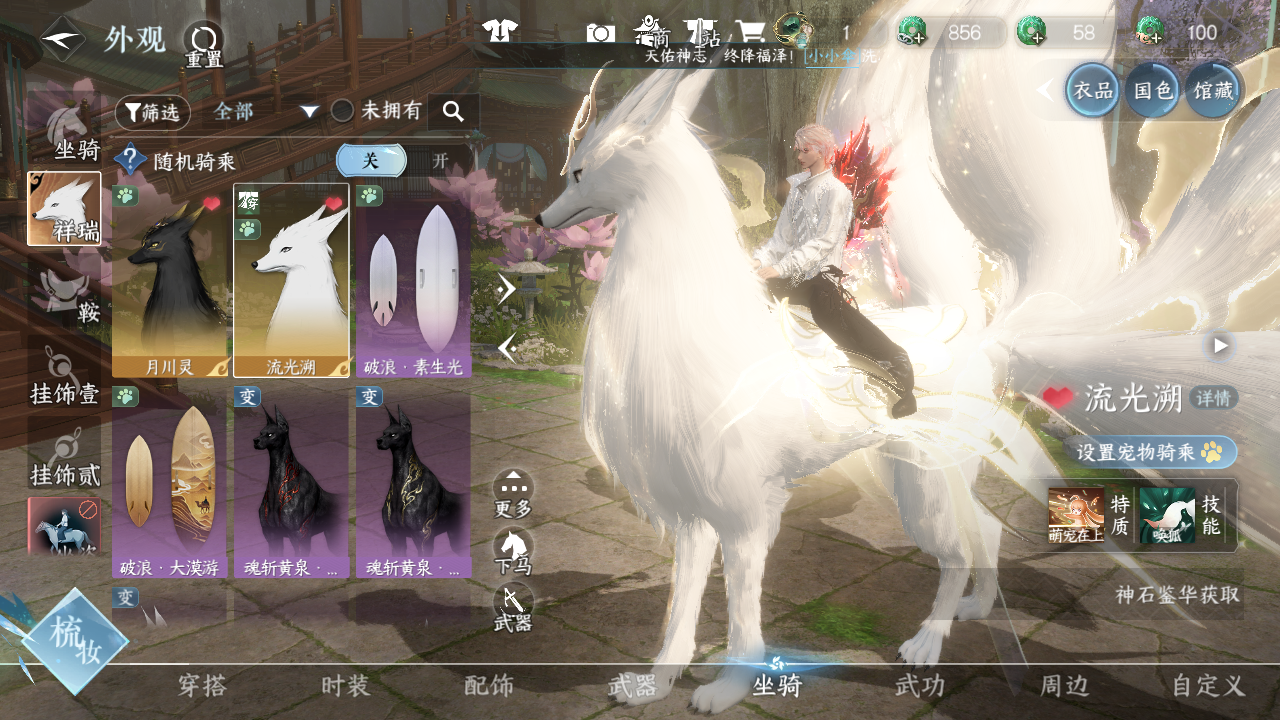Open the 更多 more options button
Viewport: 1280px width, 720px height.
click(x=513, y=494)
